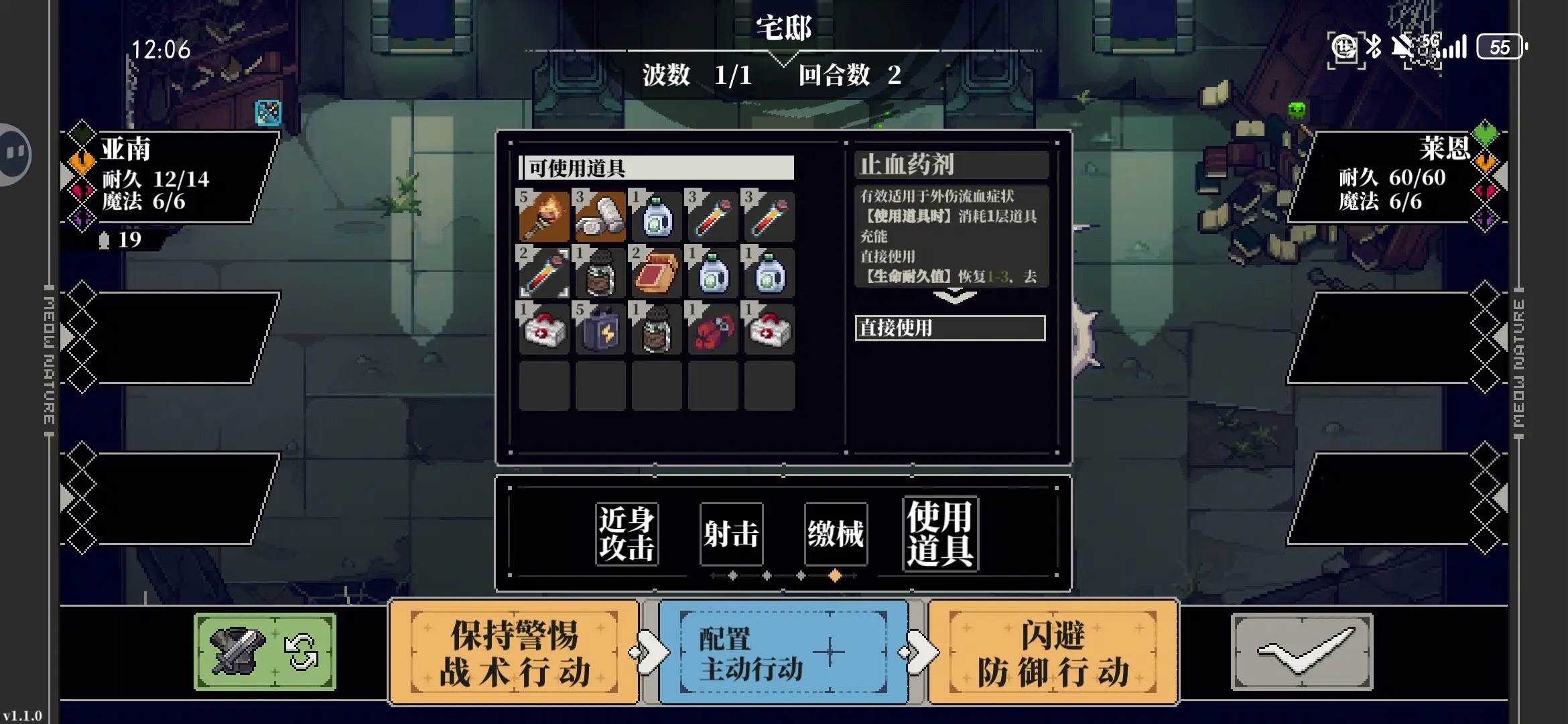Confirm the turn with the checkmark button
The height and width of the screenshot is (724, 1568).
pos(1302,652)
